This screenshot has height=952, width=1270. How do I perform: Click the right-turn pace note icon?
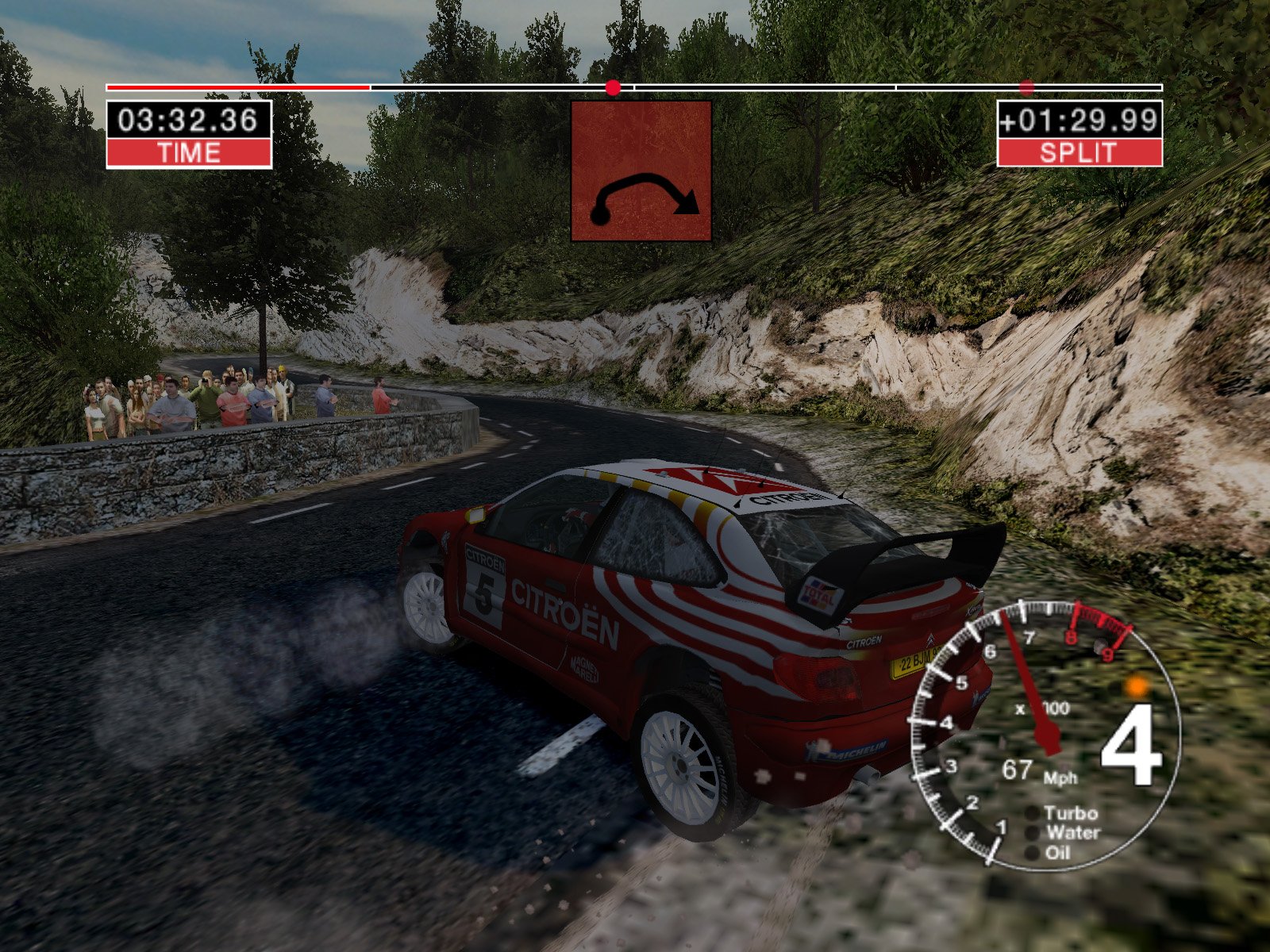click(x=641, y=171)
